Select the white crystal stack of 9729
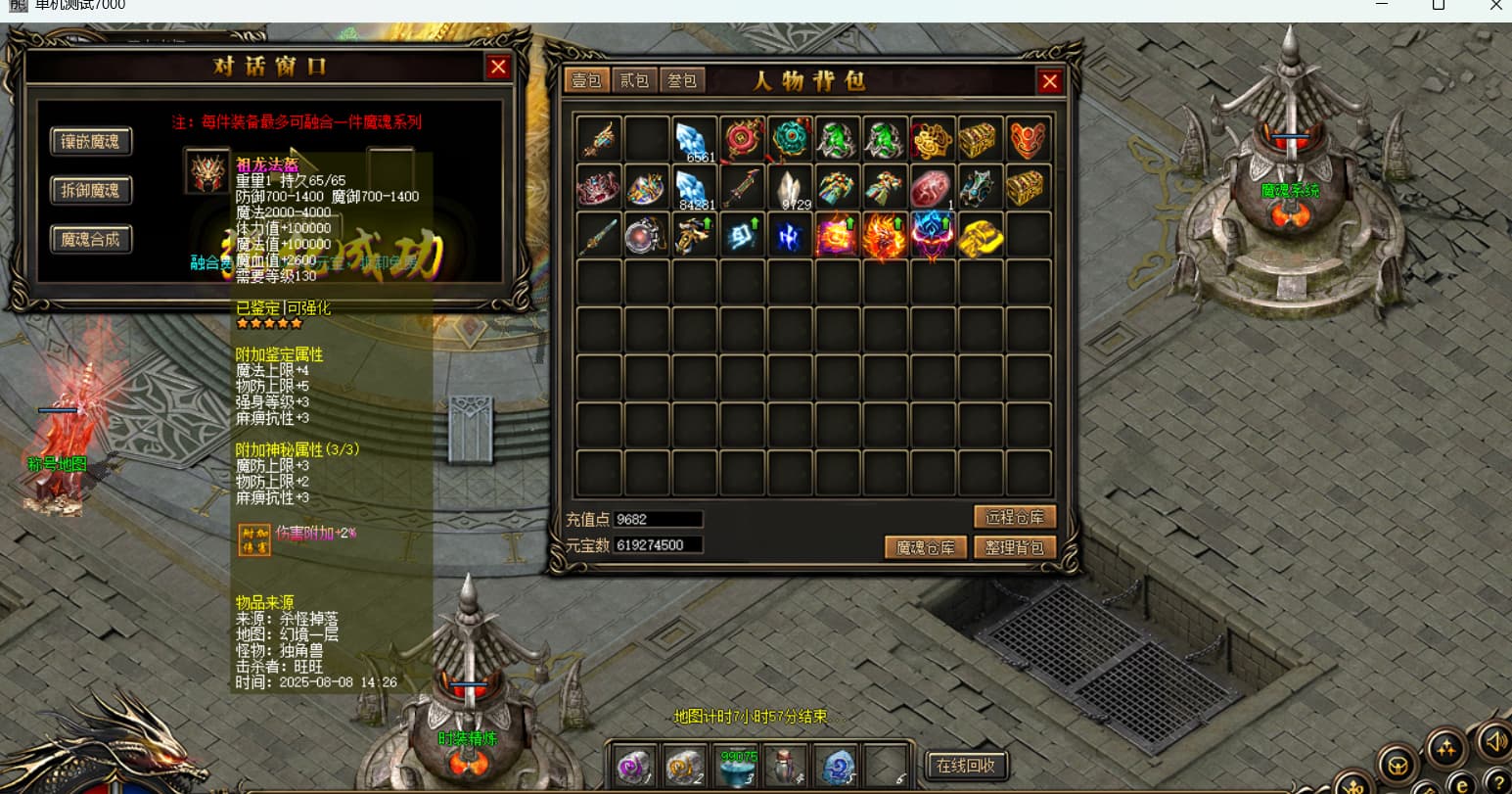This screenshot has width=1512, height=794. 791,188
